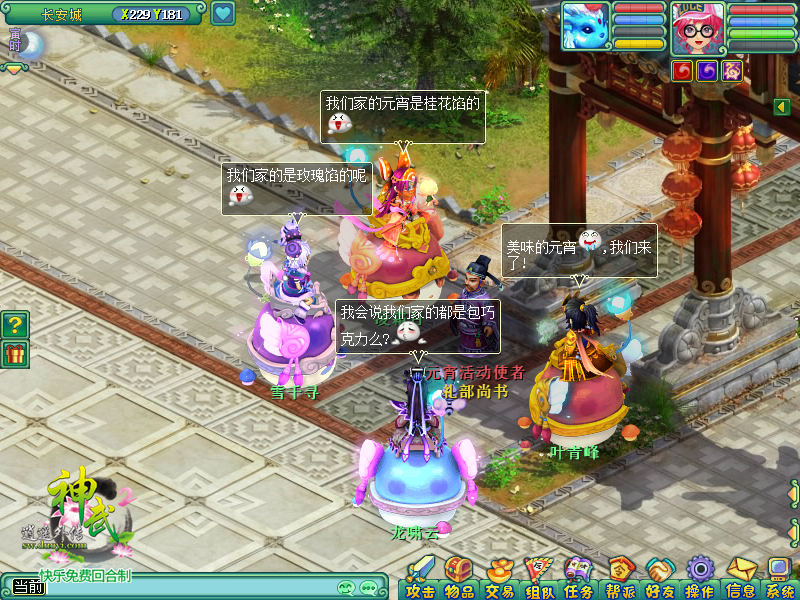Open the 交易 (Trade) gold ingot menu
Screen dimensions: 800x600
499,577
